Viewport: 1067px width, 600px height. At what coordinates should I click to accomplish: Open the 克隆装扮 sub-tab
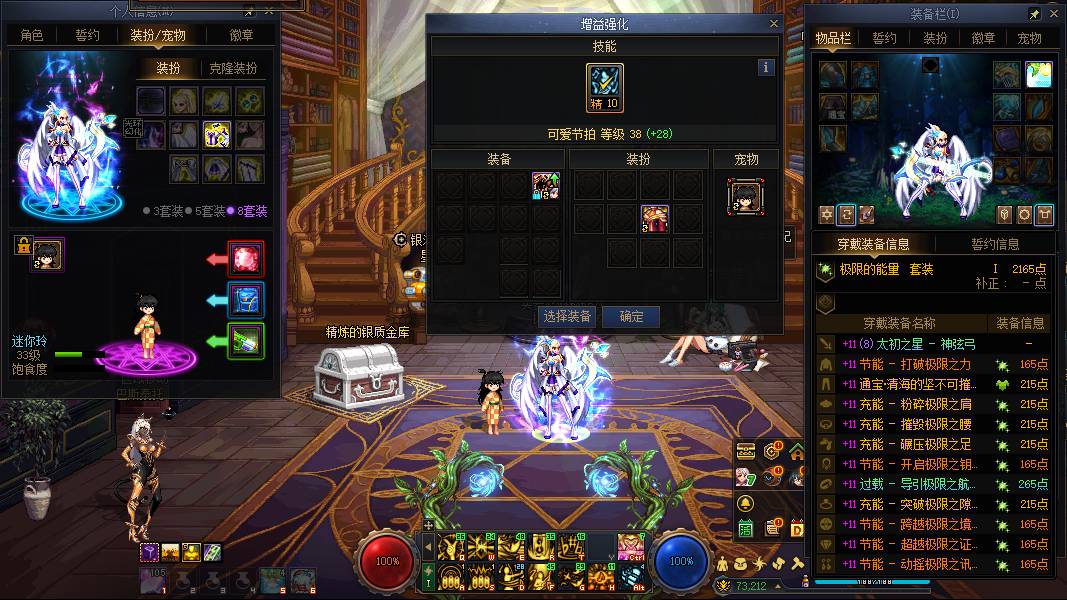pyautogui.click(x=233, y=69)
